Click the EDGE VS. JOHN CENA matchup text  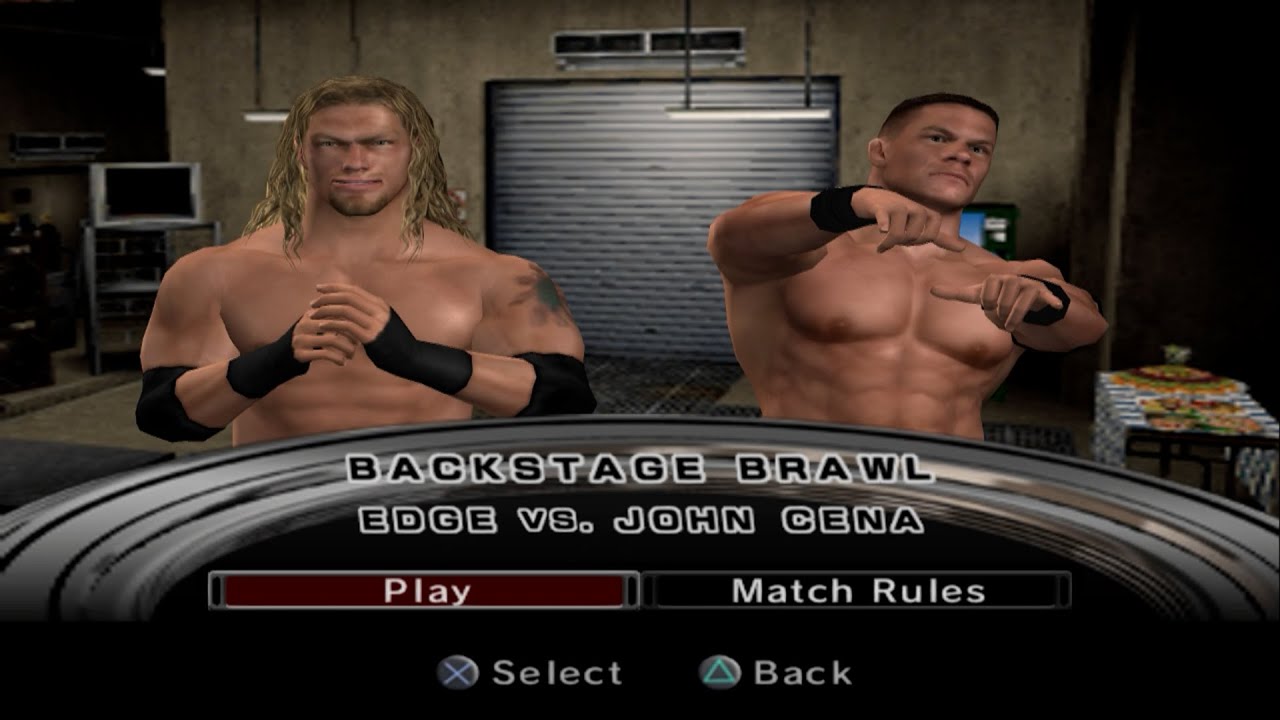tap(640, 520)
